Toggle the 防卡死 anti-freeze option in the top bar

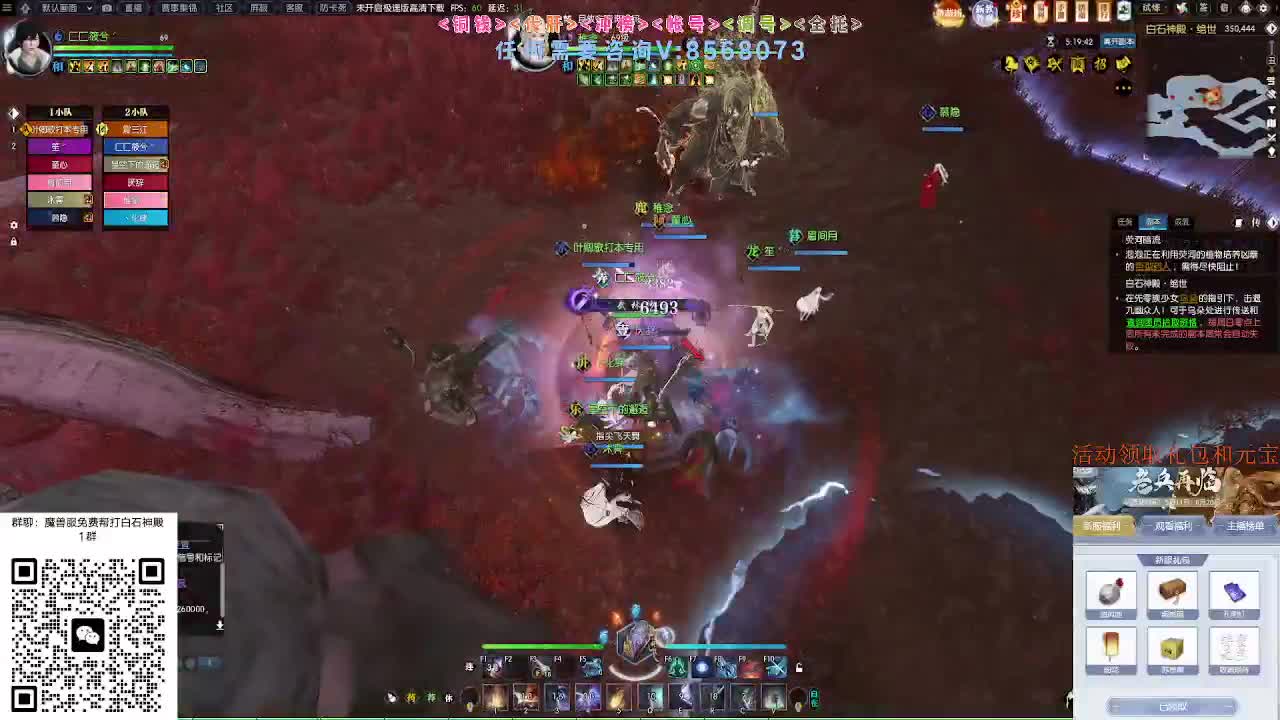pyautogui.click(x=333, y=8)
